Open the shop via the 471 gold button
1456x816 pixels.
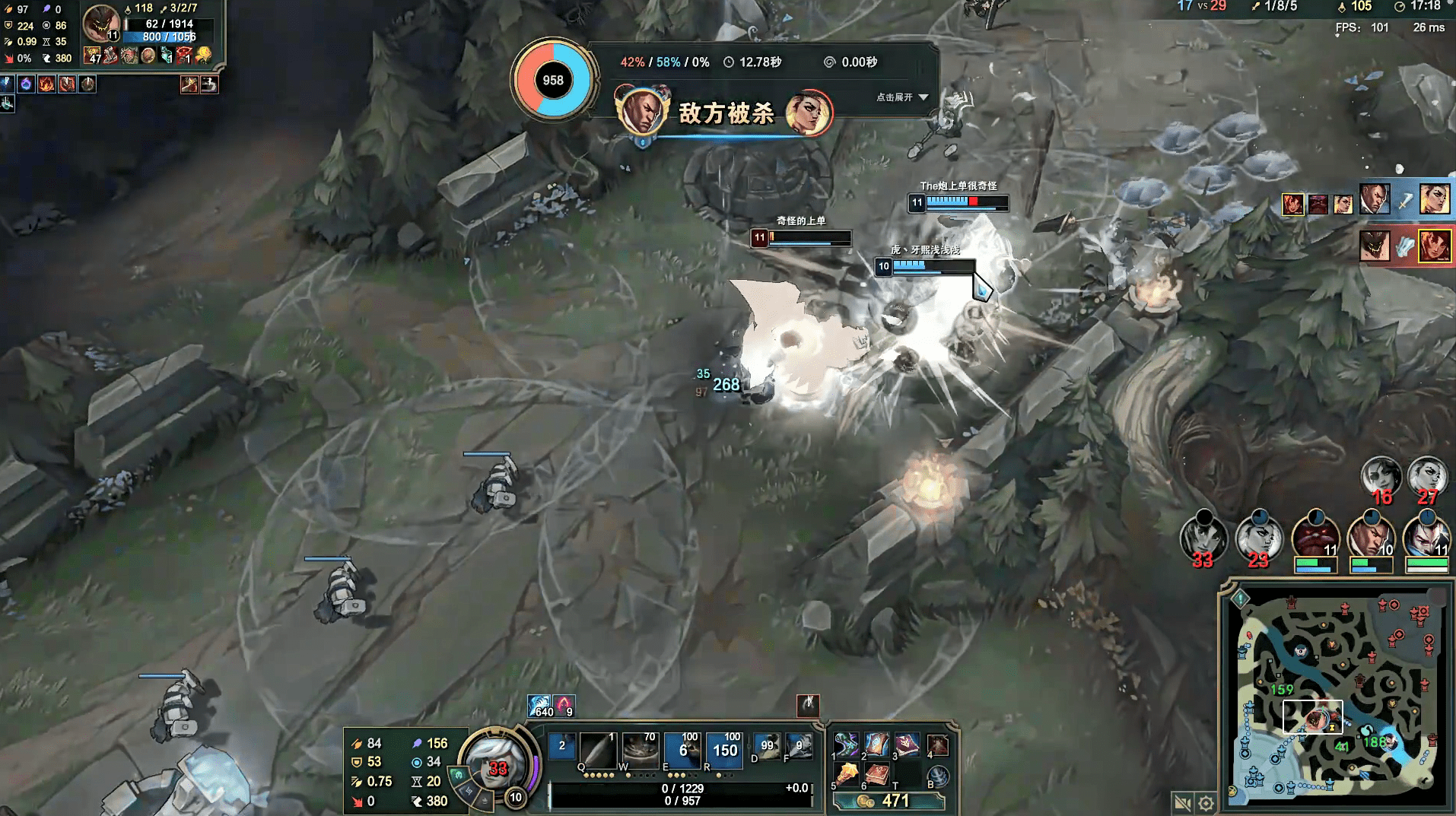[x=889, y=801]
